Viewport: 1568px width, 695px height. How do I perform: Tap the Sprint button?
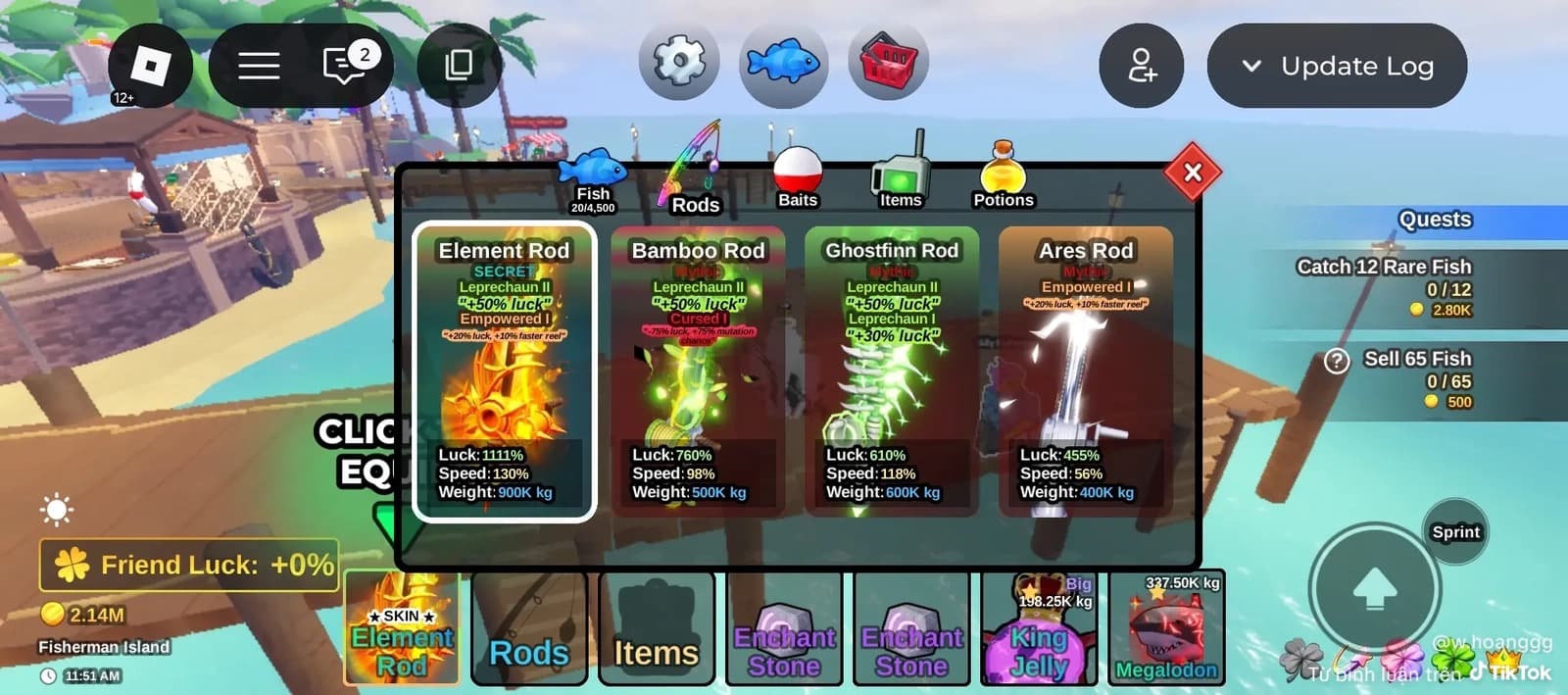point(1455,531)
